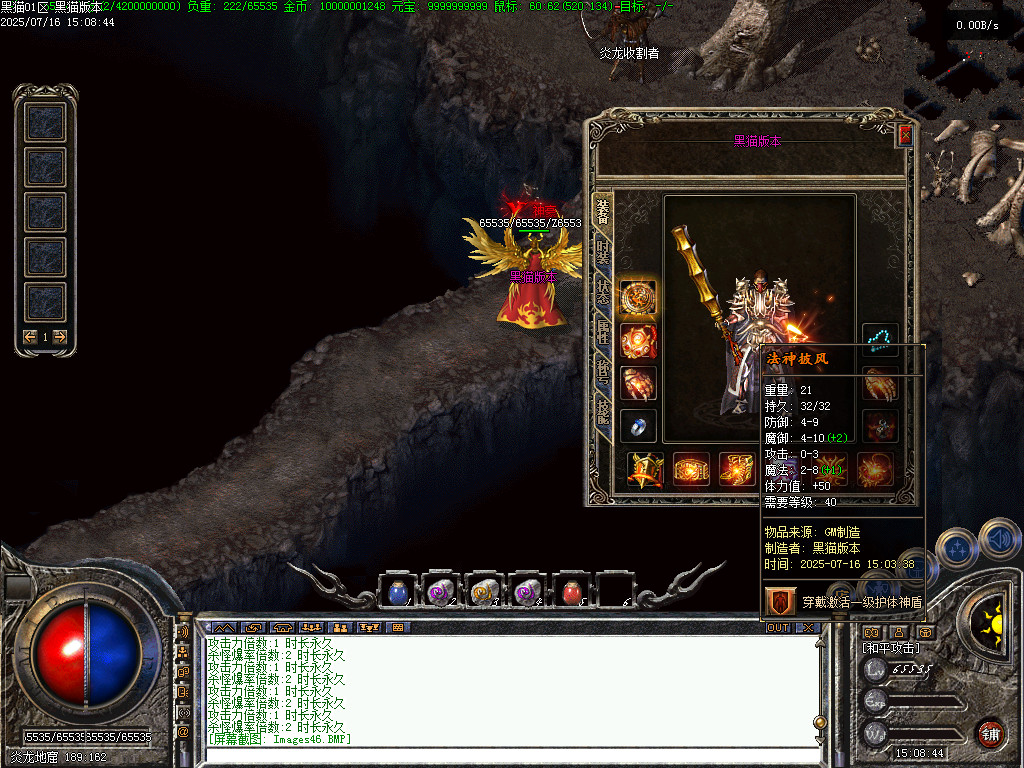Image resolution: width=1024 pixels, height=768 pixels.
Task: Toggle the sound speaker button
Action: tap(998, 541)
